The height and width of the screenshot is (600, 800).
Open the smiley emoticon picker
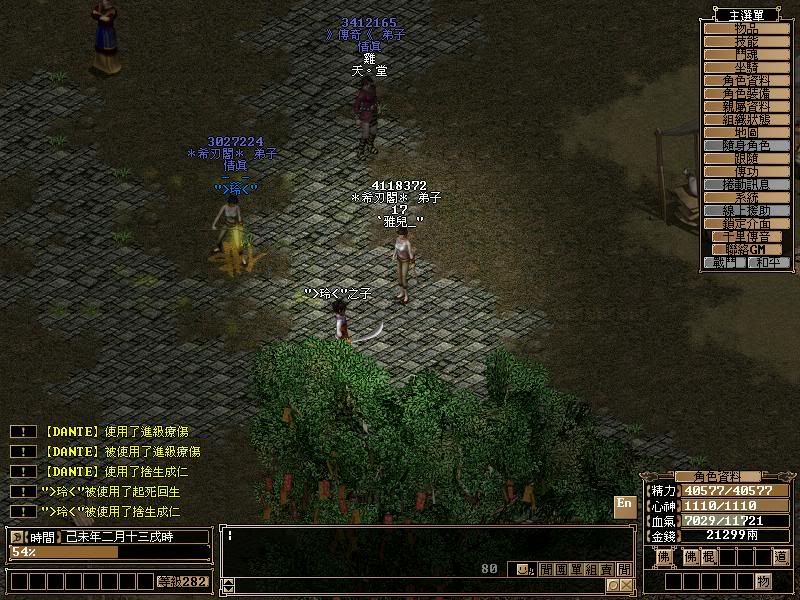tap(523, 570)
